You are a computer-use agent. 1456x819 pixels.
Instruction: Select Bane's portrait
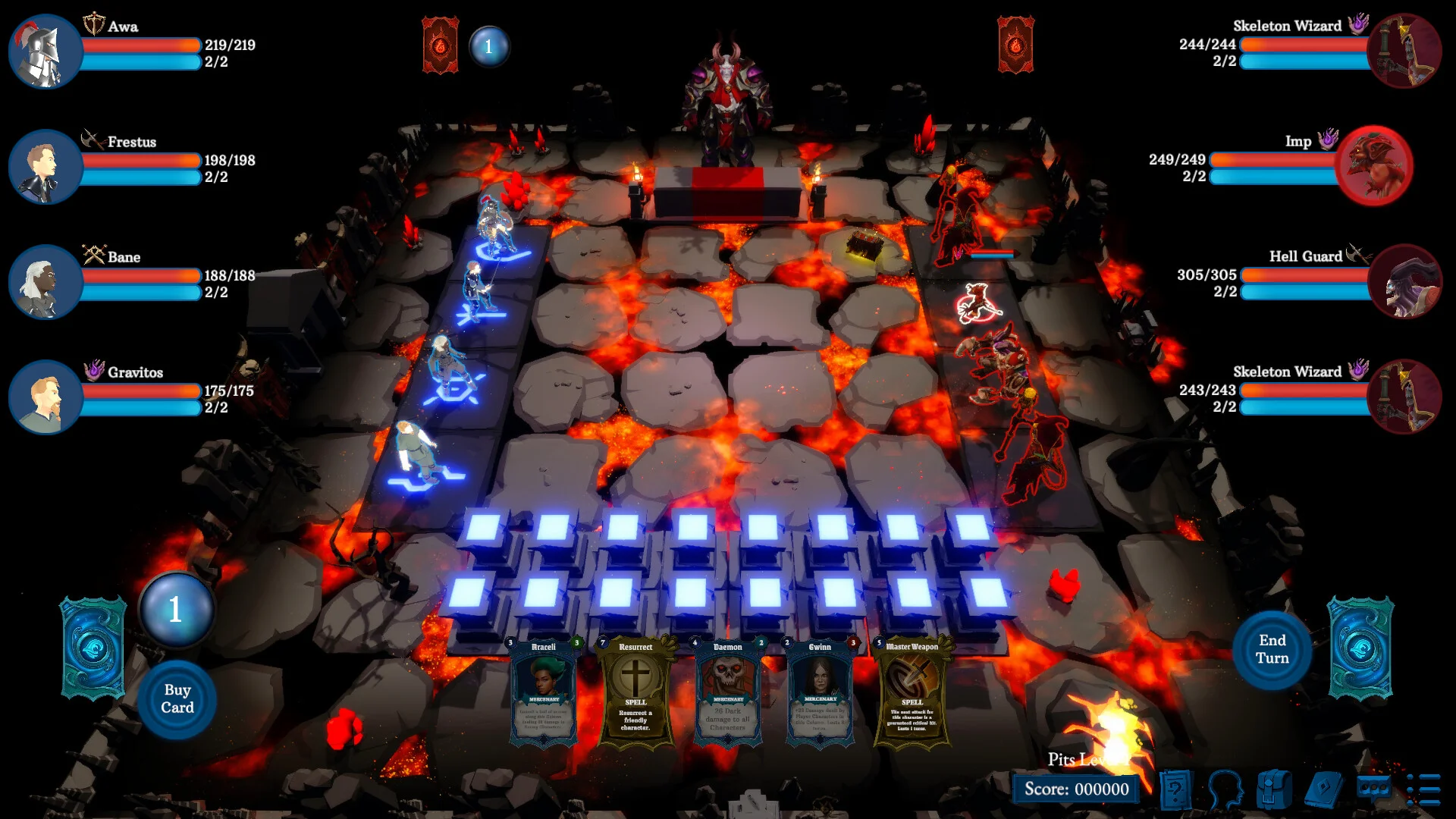click(x=45, y=281)
